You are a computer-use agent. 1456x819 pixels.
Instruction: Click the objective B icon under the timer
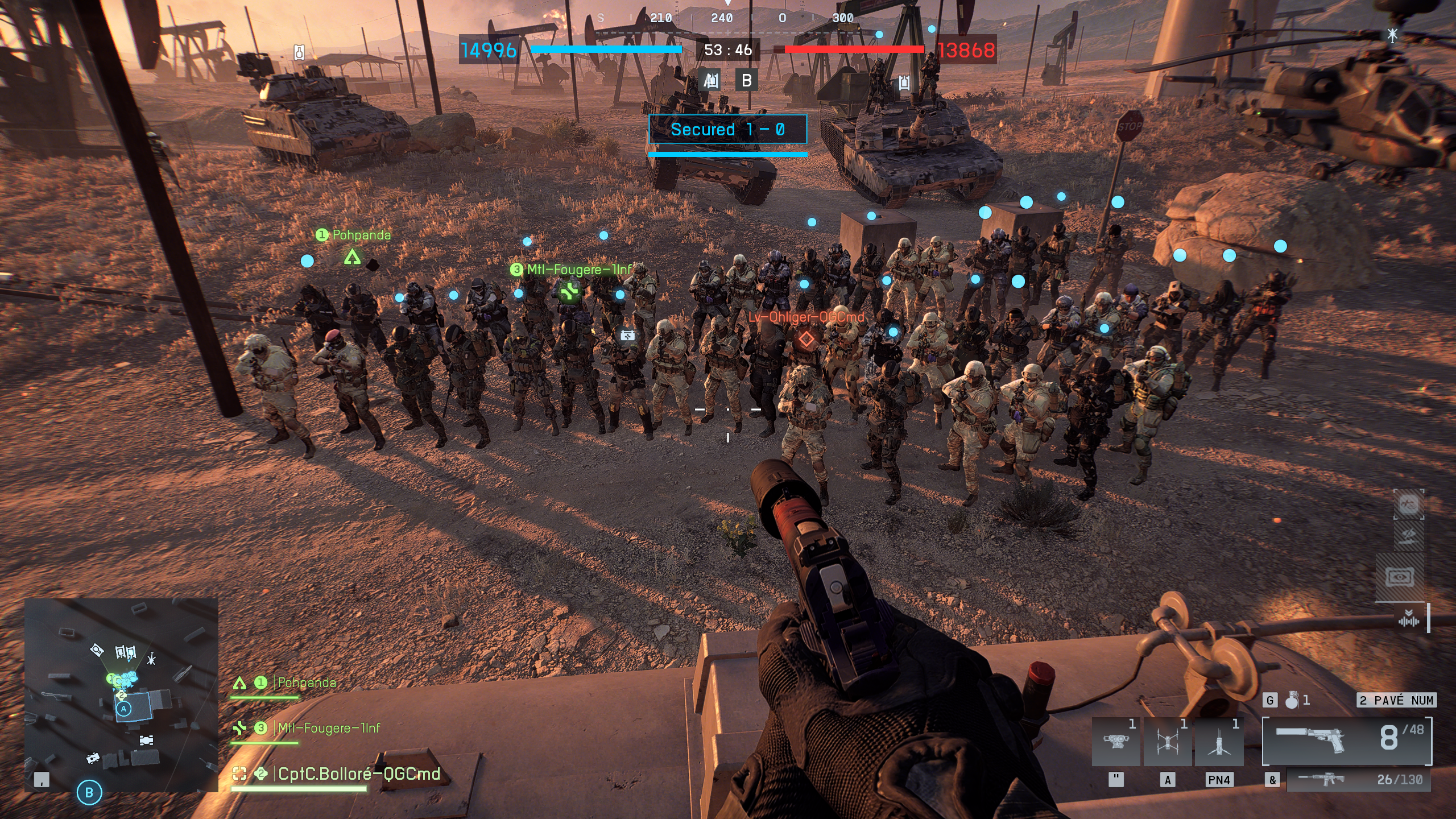[746, 81]
